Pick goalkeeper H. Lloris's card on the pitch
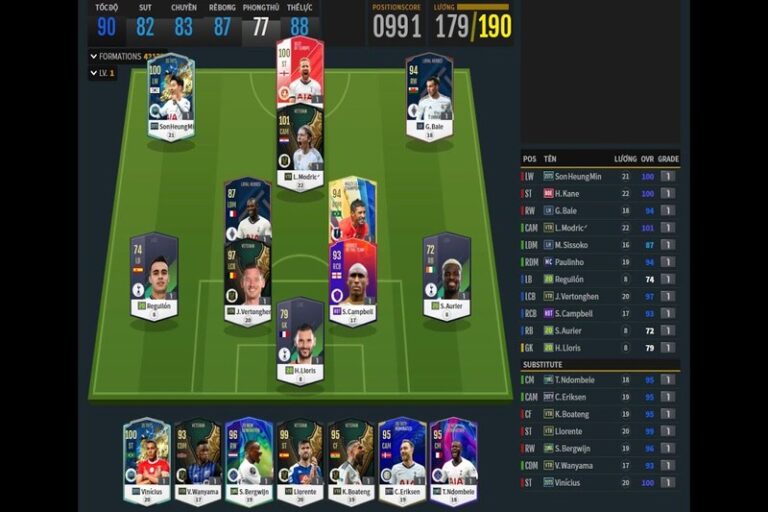This screenshot has height=512, width=768. click(300, 341)
